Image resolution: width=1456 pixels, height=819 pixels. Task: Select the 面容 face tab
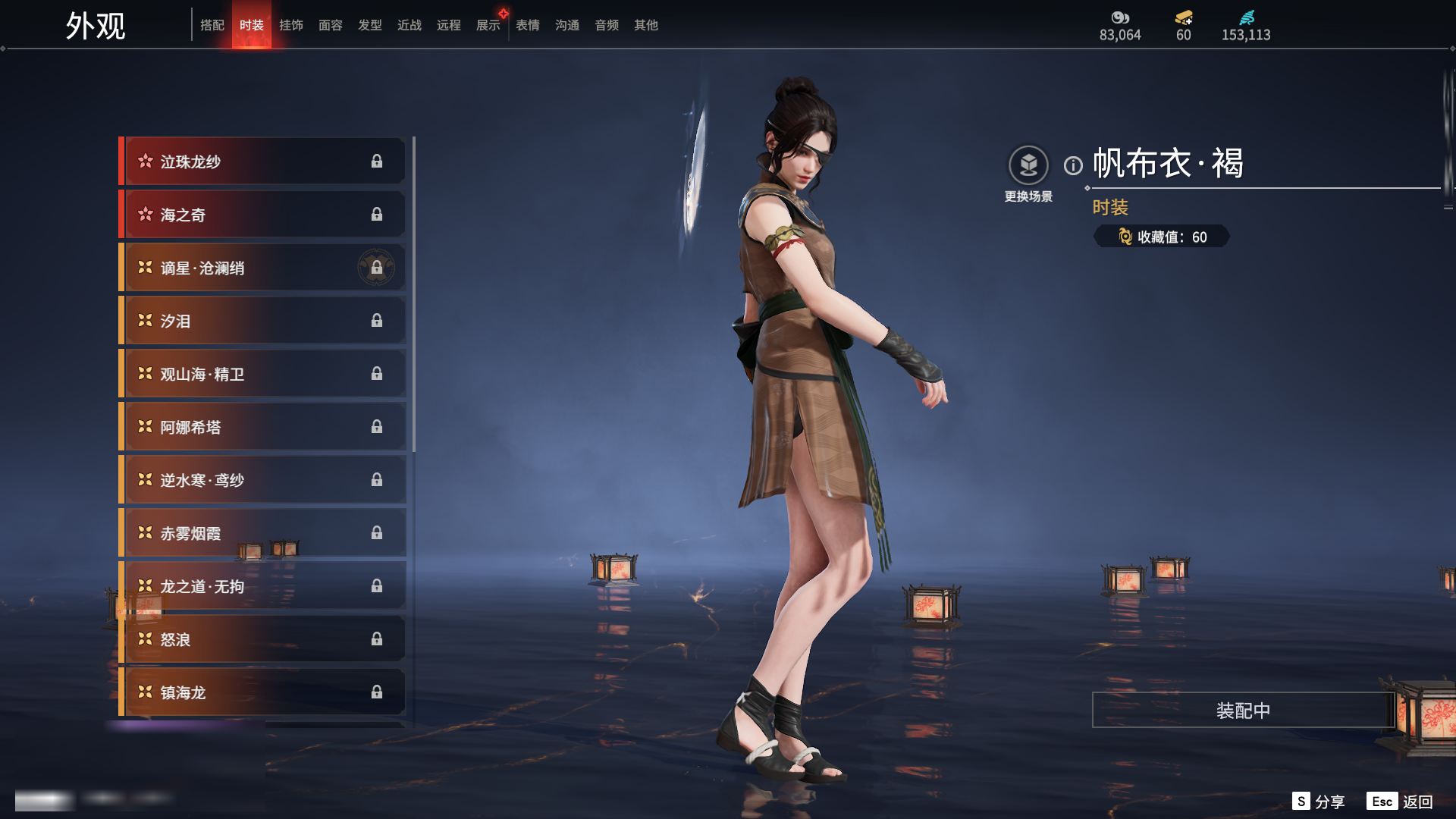331,25
